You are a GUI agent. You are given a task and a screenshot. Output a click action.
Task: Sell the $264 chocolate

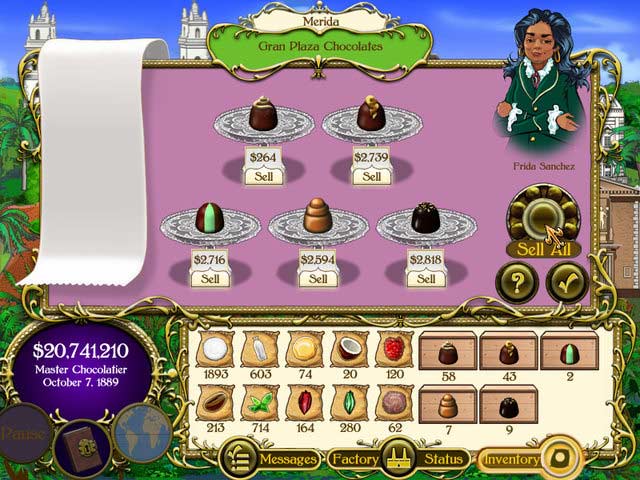coord(263,176)
